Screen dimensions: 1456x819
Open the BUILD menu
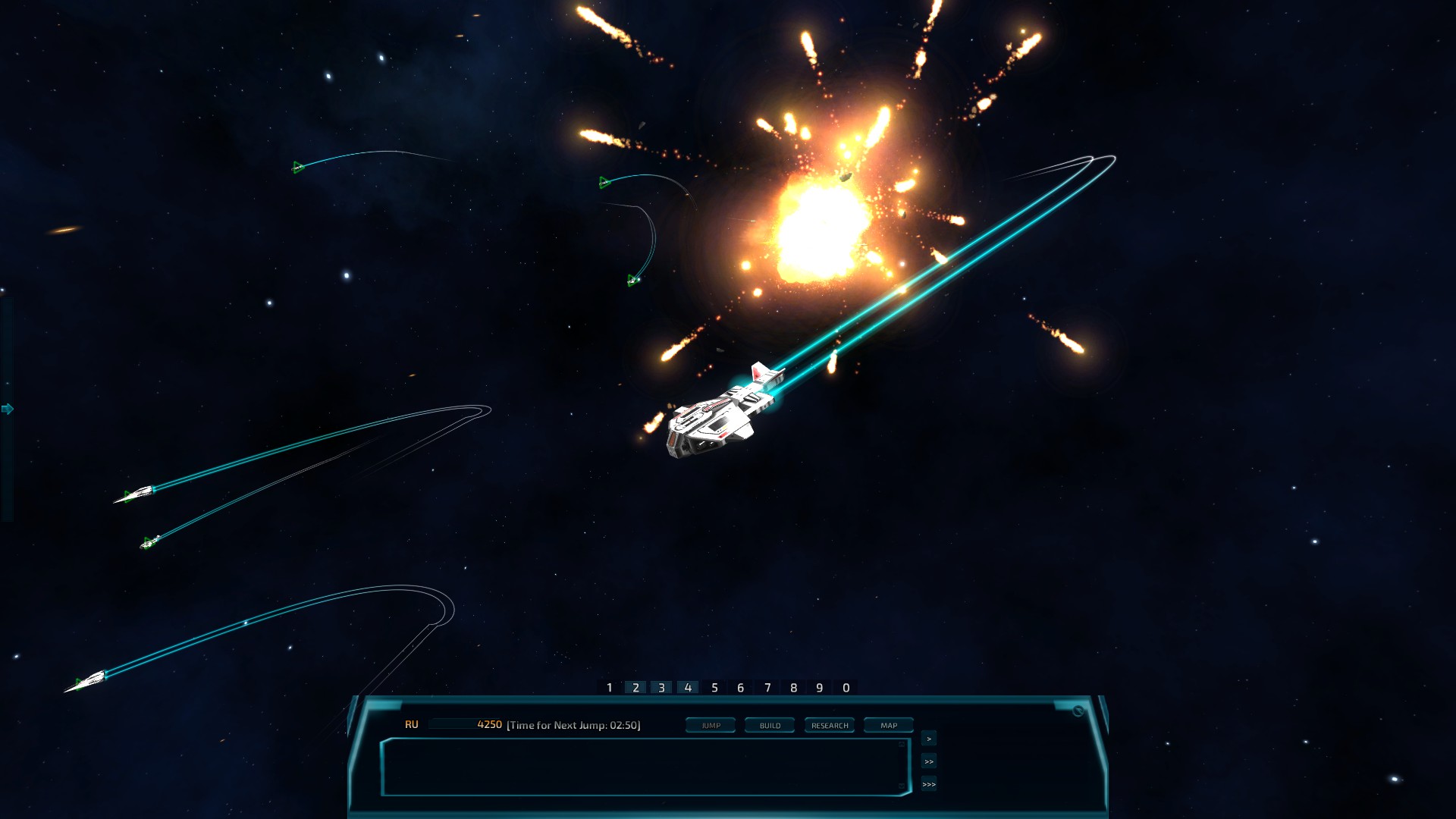pyautogui.click(x=769, y=725)
